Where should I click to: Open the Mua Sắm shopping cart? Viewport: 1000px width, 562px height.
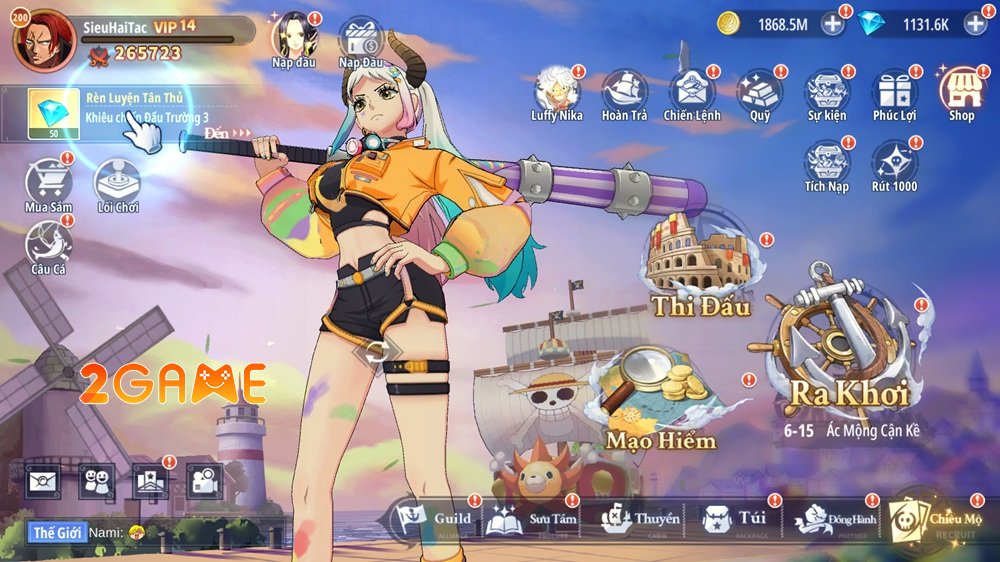pyautogui.click(x=48, y=183)
